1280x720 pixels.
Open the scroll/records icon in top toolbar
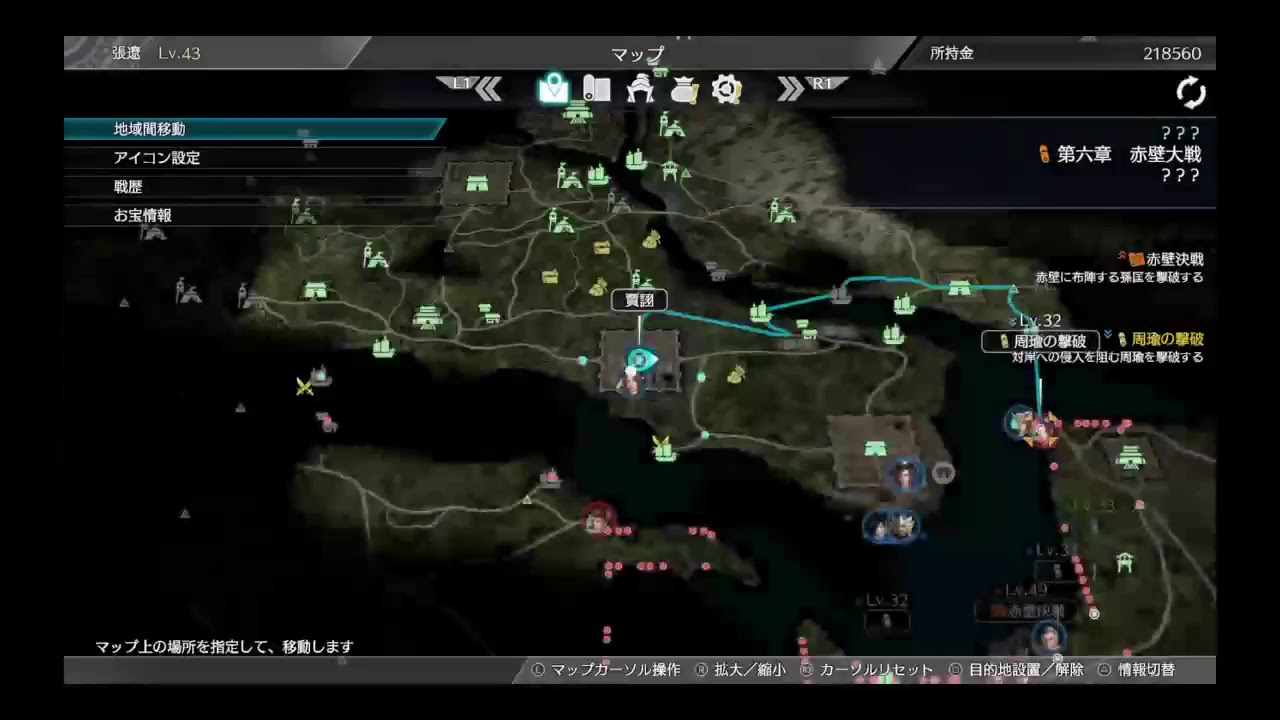(x=597, y=90)
